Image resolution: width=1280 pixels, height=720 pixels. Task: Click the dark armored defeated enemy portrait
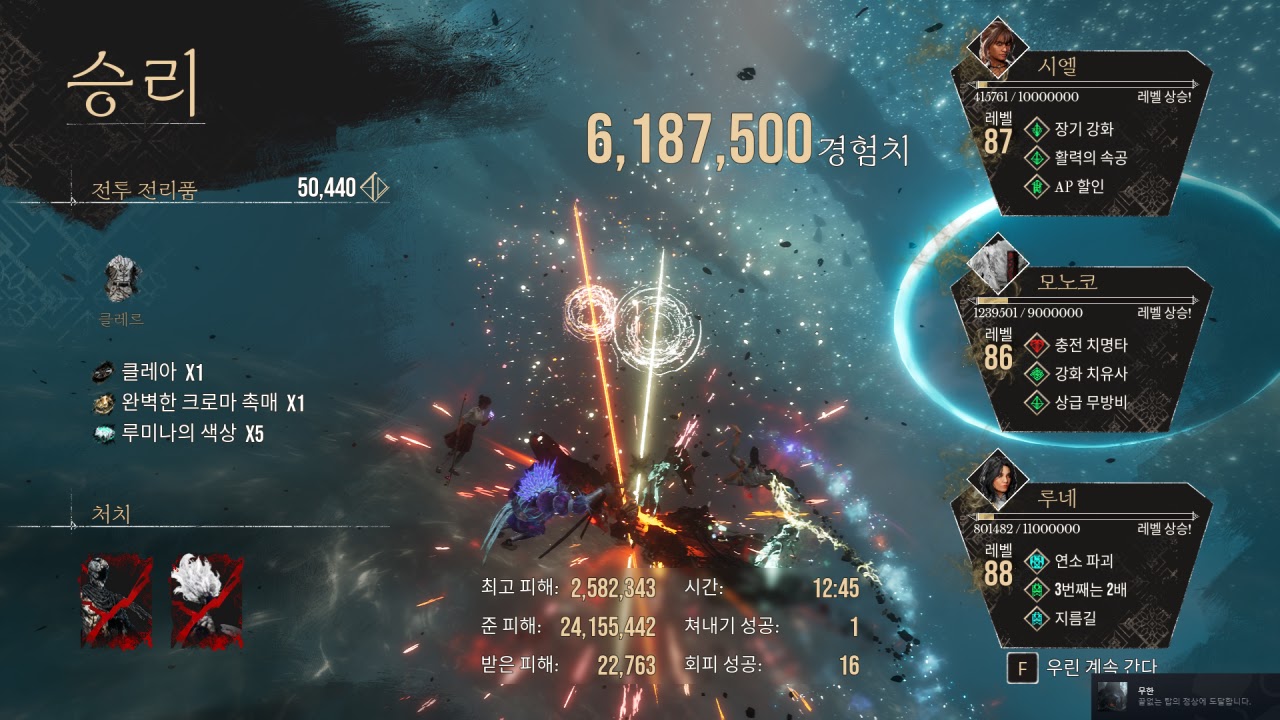click(x=116, y=601)
